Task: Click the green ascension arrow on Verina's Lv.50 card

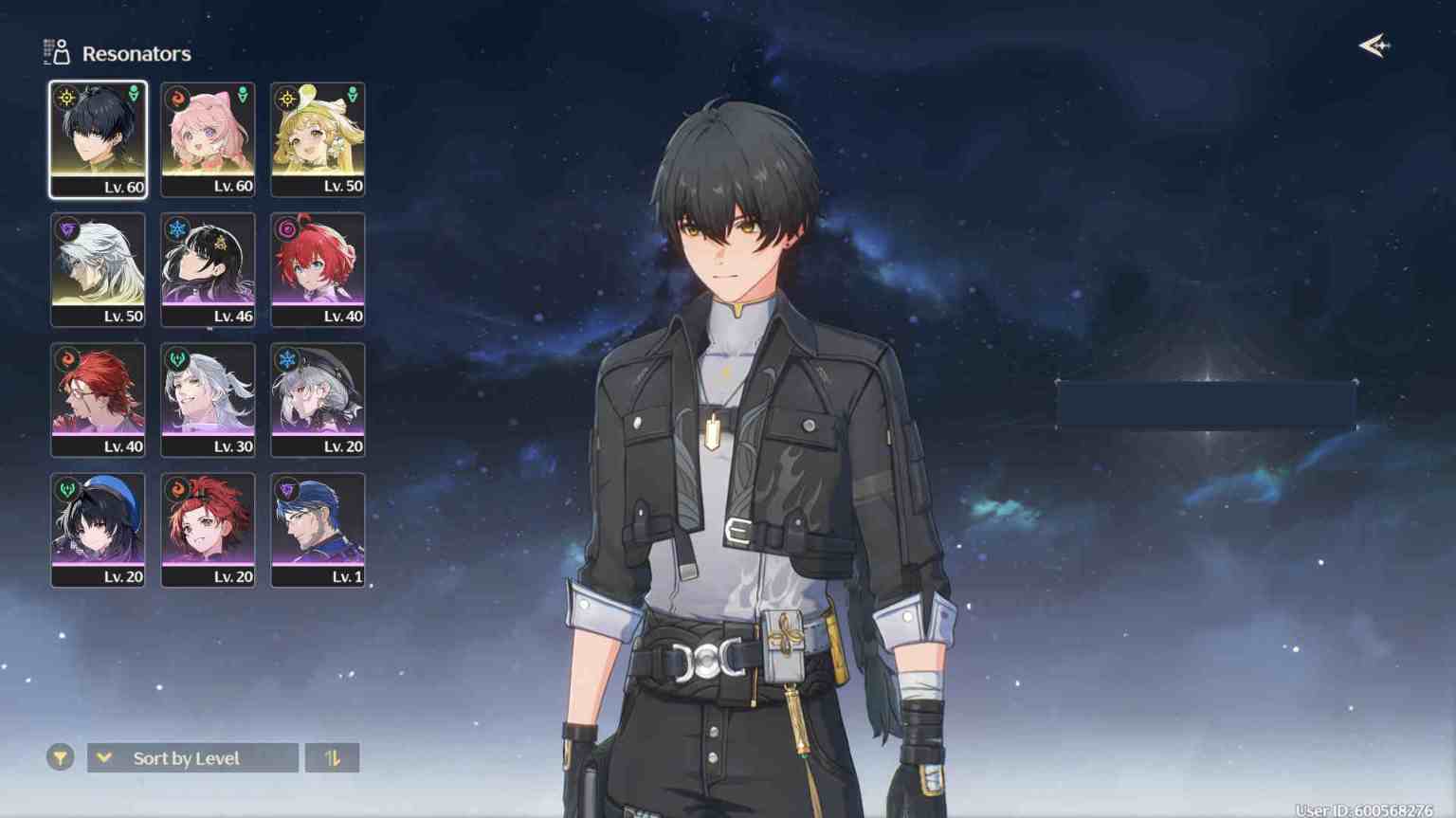Action: [x=352, y=95]
